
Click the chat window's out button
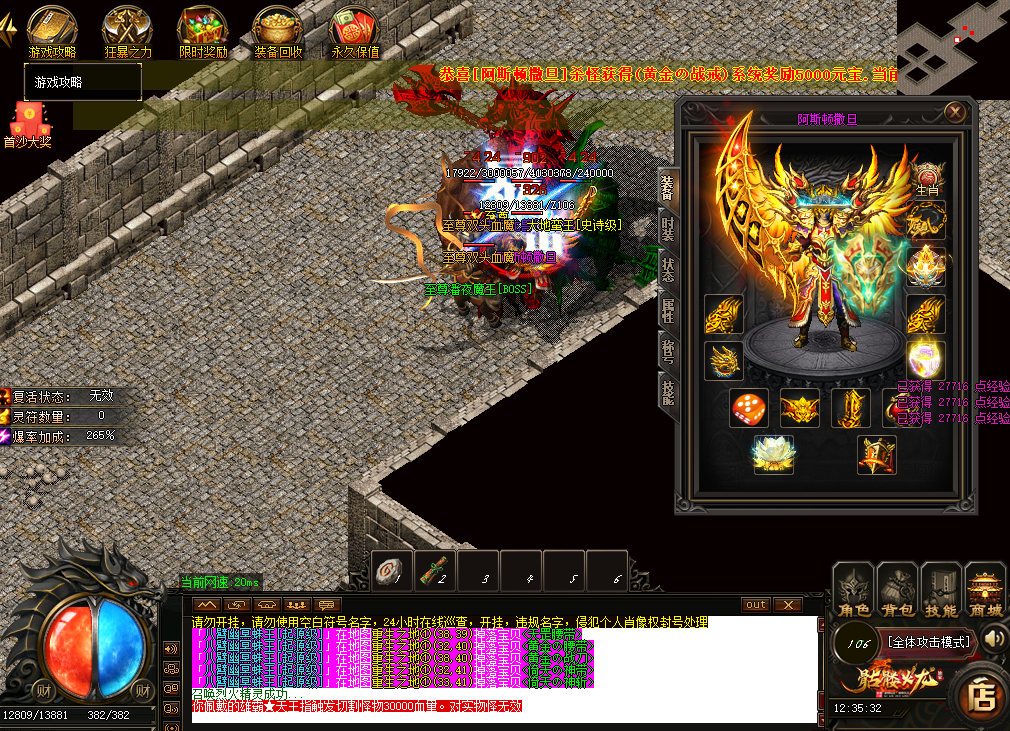756,605
